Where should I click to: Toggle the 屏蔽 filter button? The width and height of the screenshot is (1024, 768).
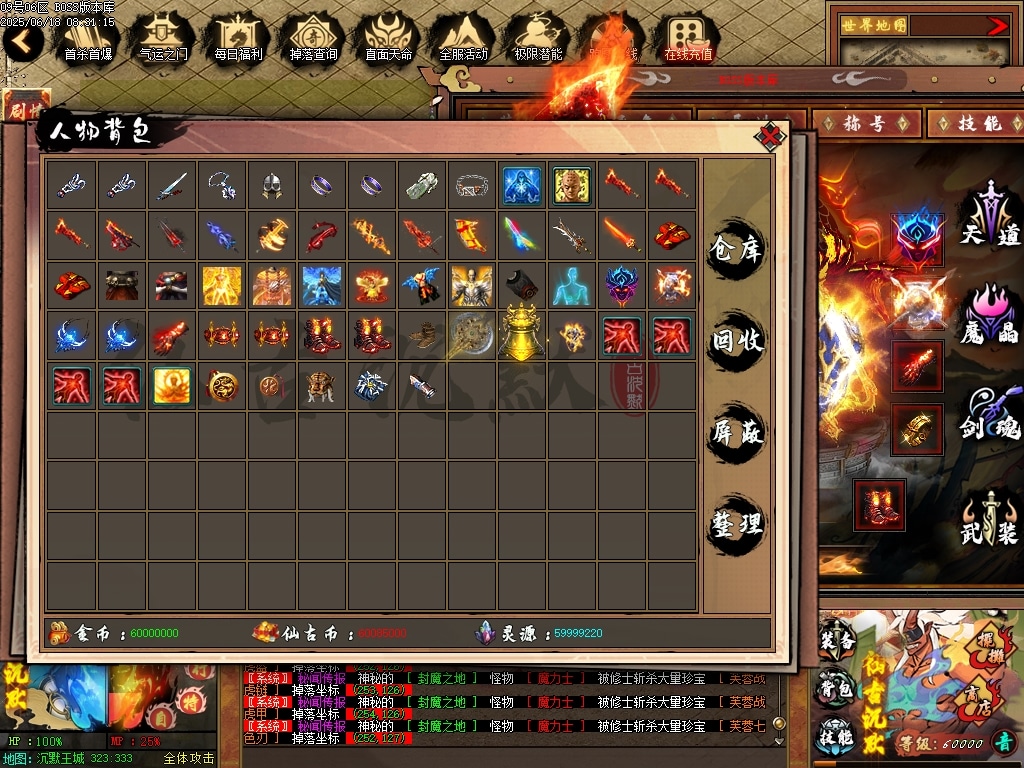pos(737,432)
